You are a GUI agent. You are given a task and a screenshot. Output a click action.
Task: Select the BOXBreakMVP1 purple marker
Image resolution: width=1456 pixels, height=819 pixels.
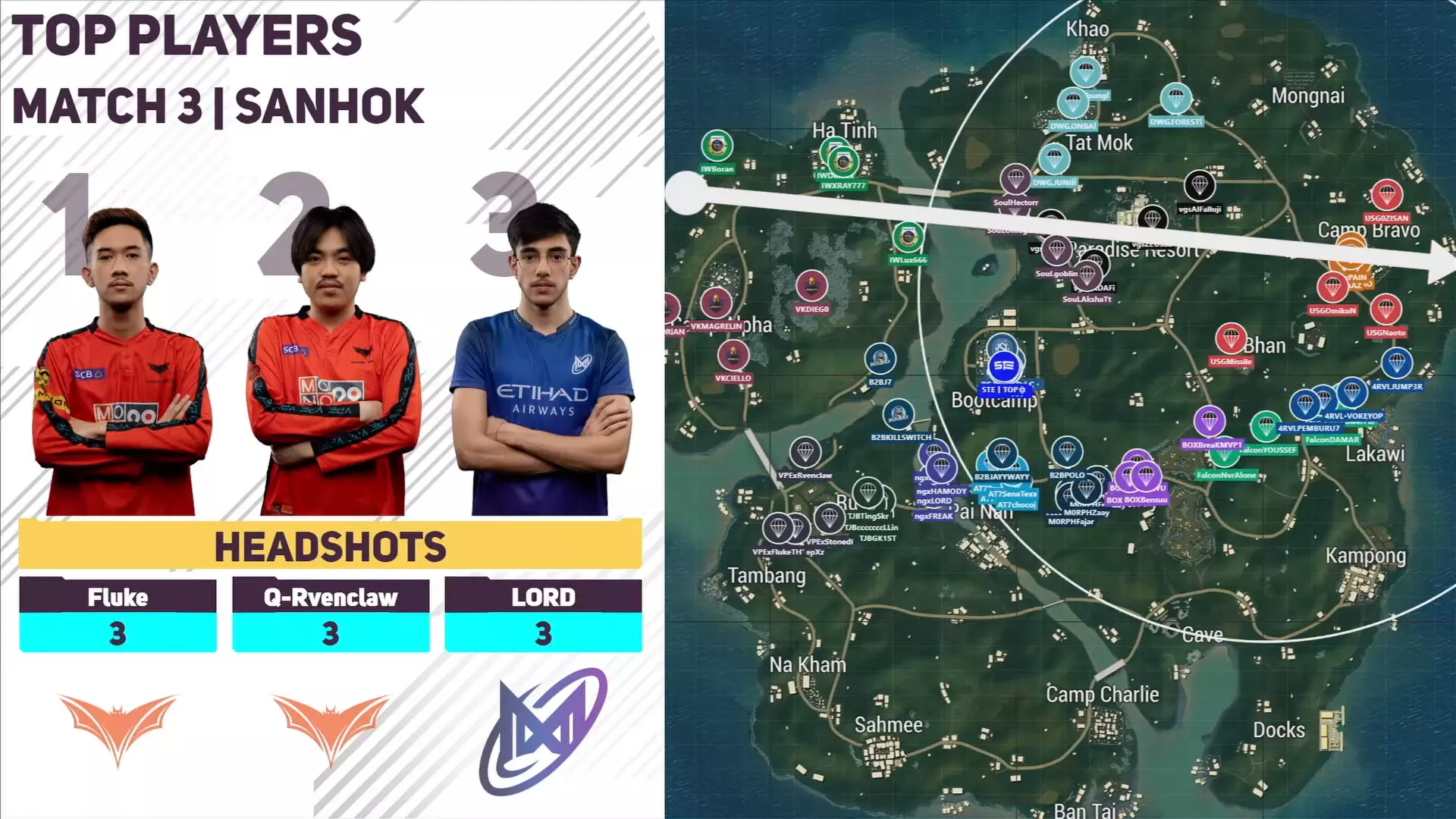point(1210,422)
